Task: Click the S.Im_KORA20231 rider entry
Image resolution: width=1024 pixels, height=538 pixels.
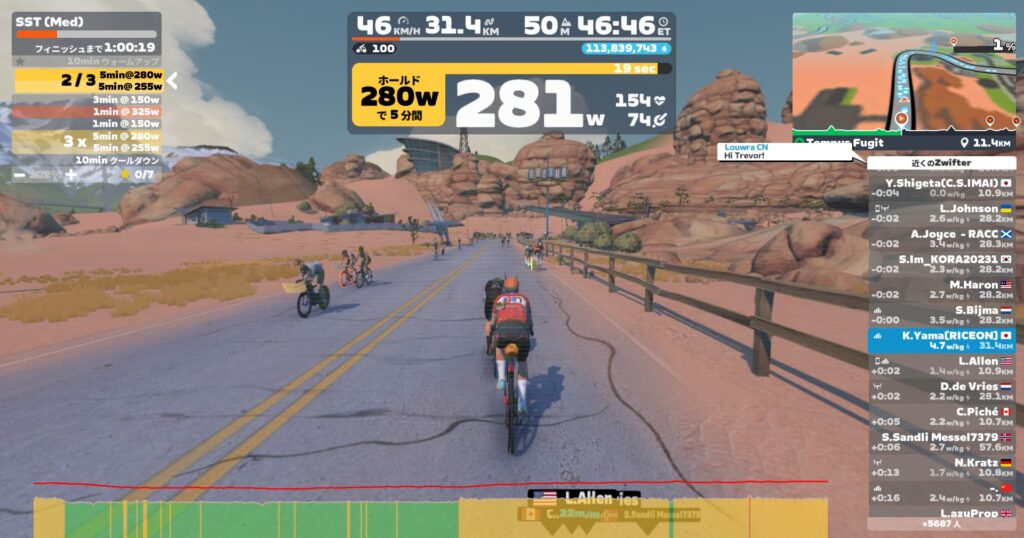Action: (941, 263)
